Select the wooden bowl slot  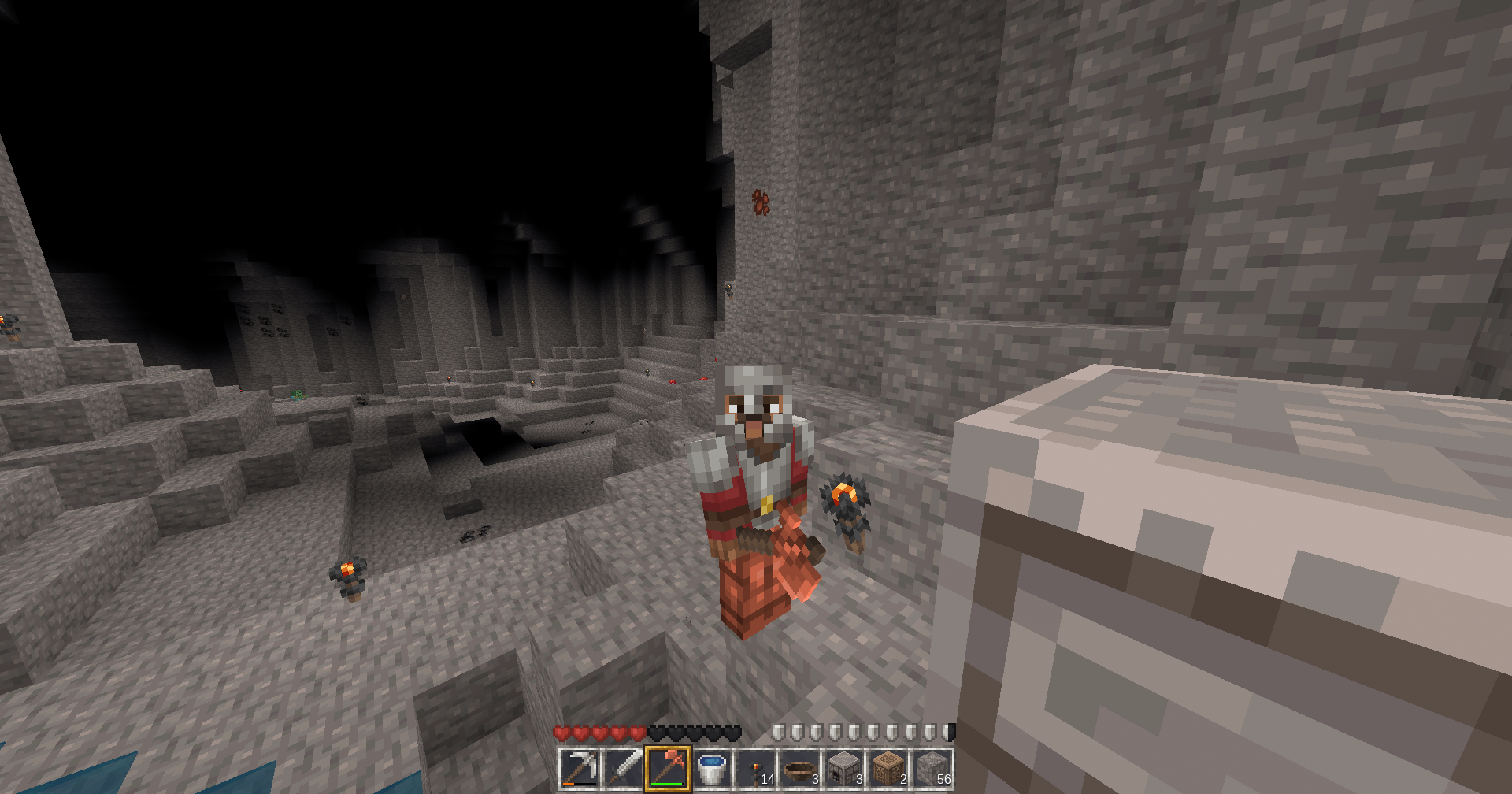(800, 768)
